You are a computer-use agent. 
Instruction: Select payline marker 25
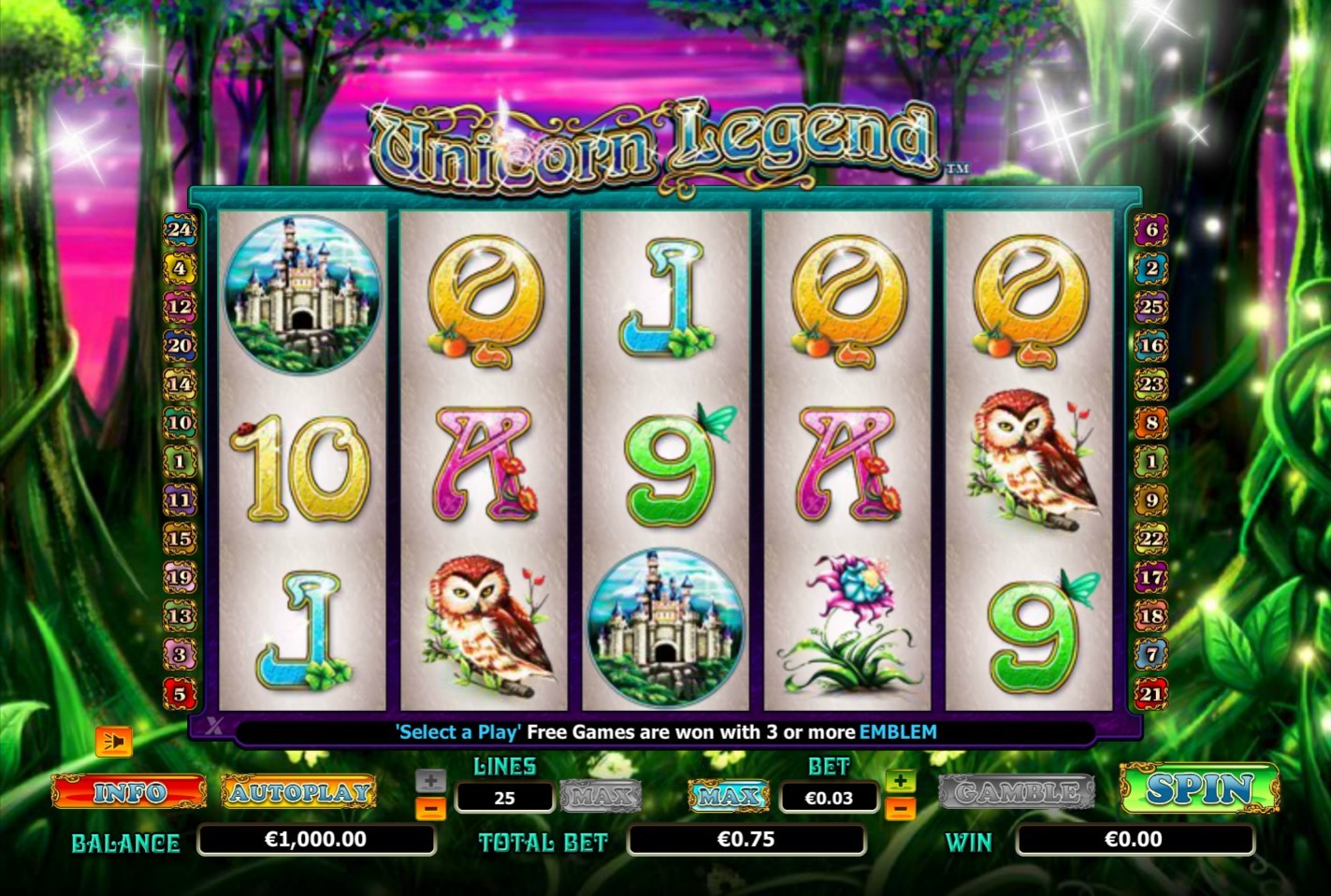click(1151, 307)
